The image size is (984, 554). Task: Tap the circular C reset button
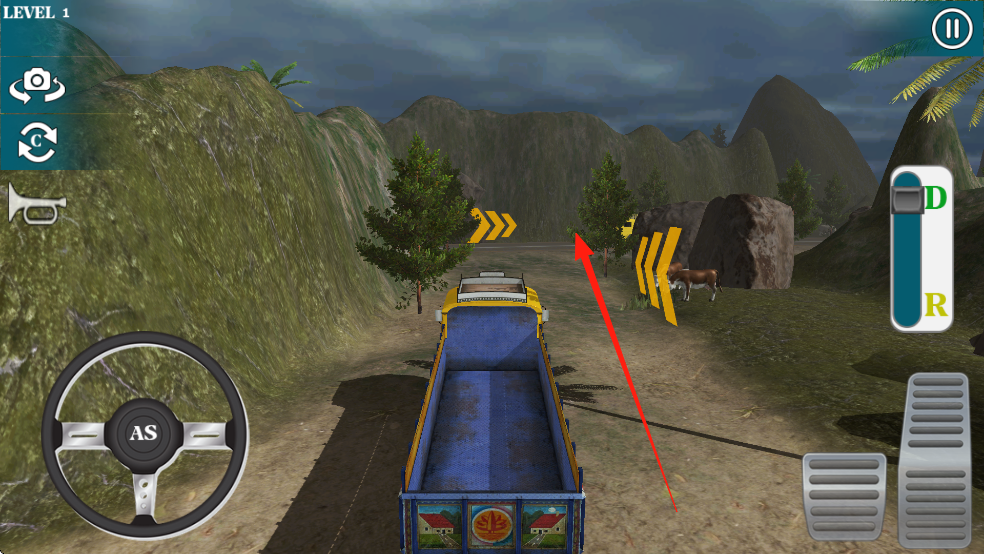(37, 143)
